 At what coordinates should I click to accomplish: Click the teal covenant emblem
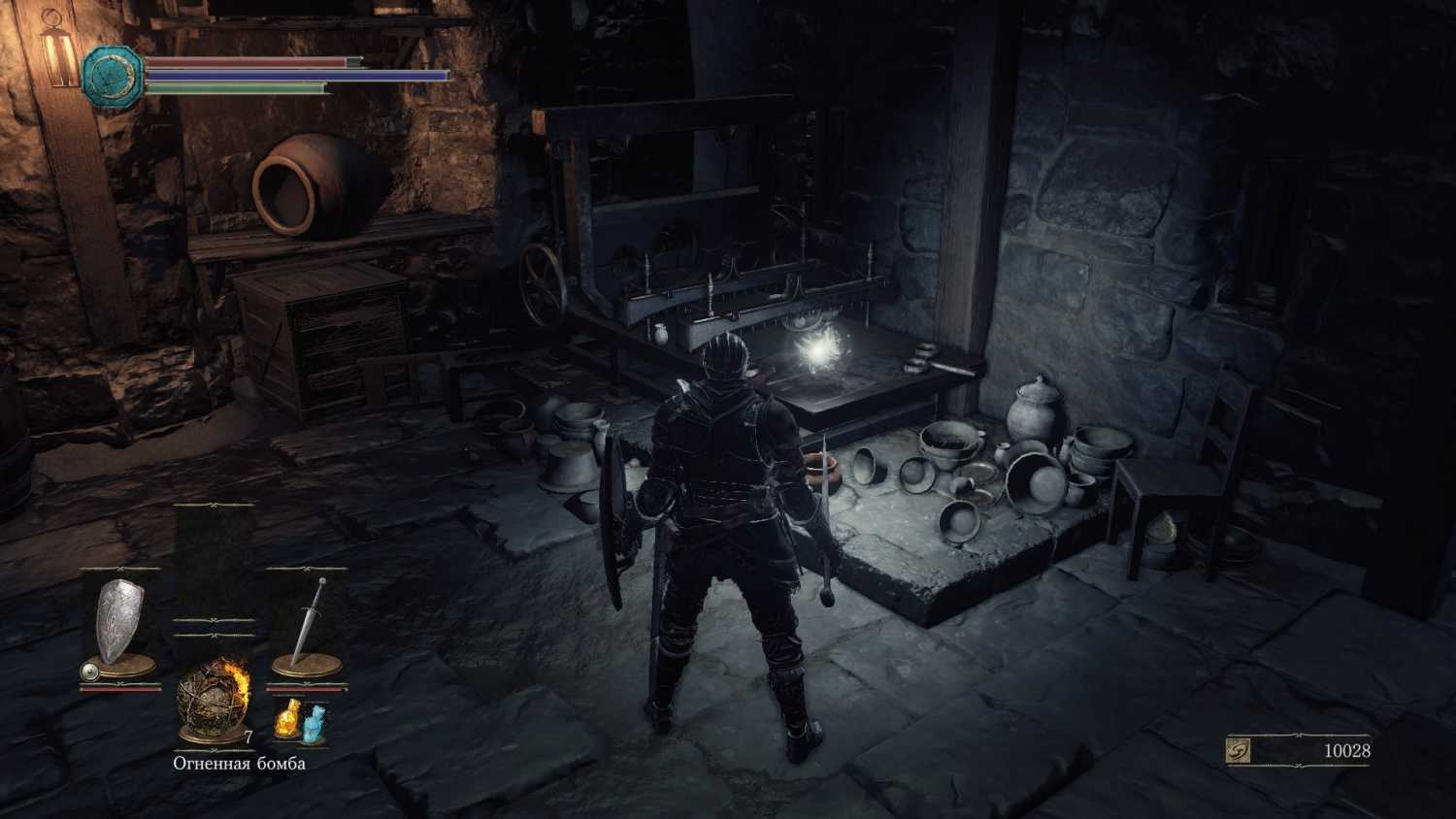[113, 76]
